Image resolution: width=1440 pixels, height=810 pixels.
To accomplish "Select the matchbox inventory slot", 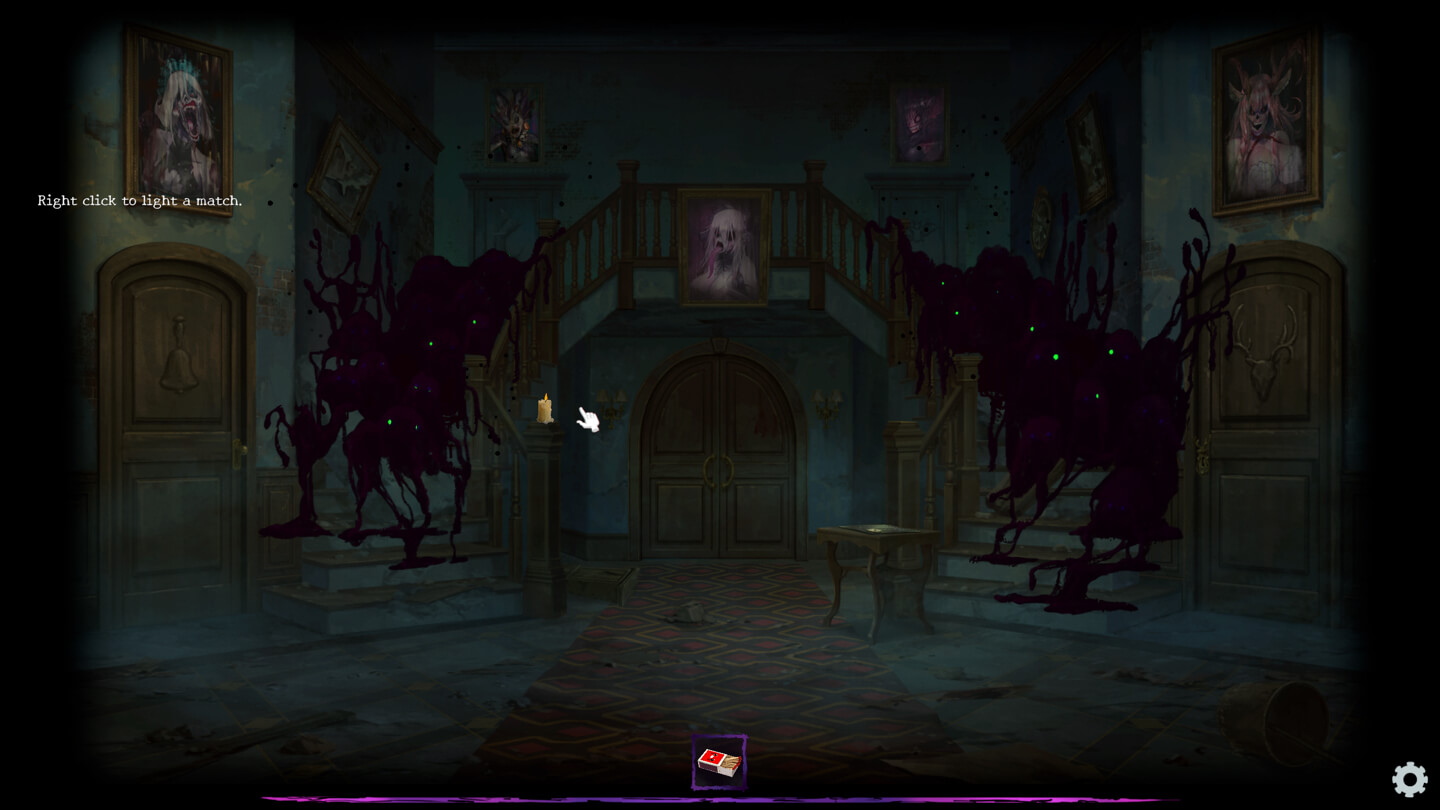I will pyautogui.click(x=719, y=763).
